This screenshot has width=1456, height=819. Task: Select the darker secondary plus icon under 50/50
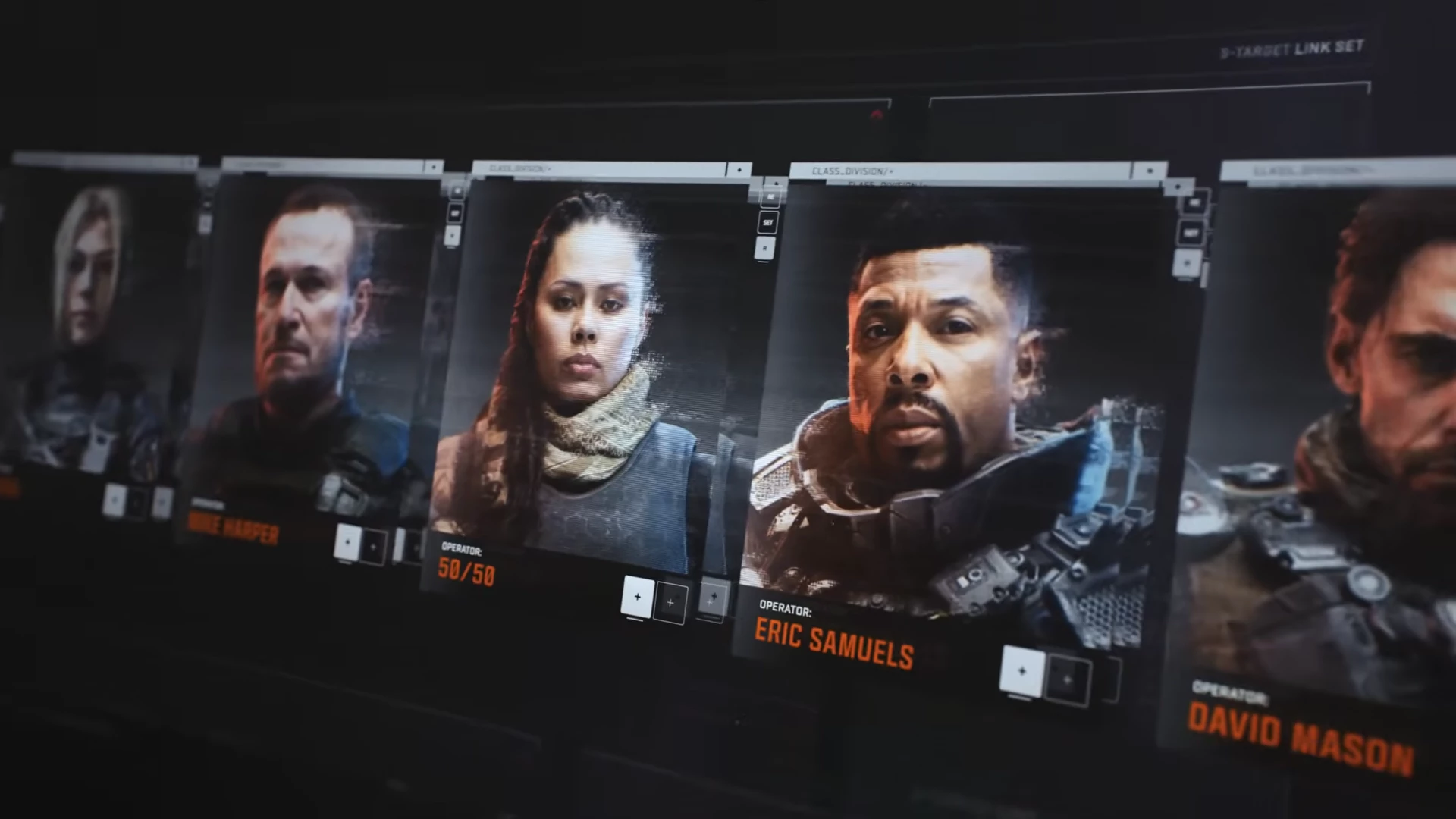click(x=671, y=603)
